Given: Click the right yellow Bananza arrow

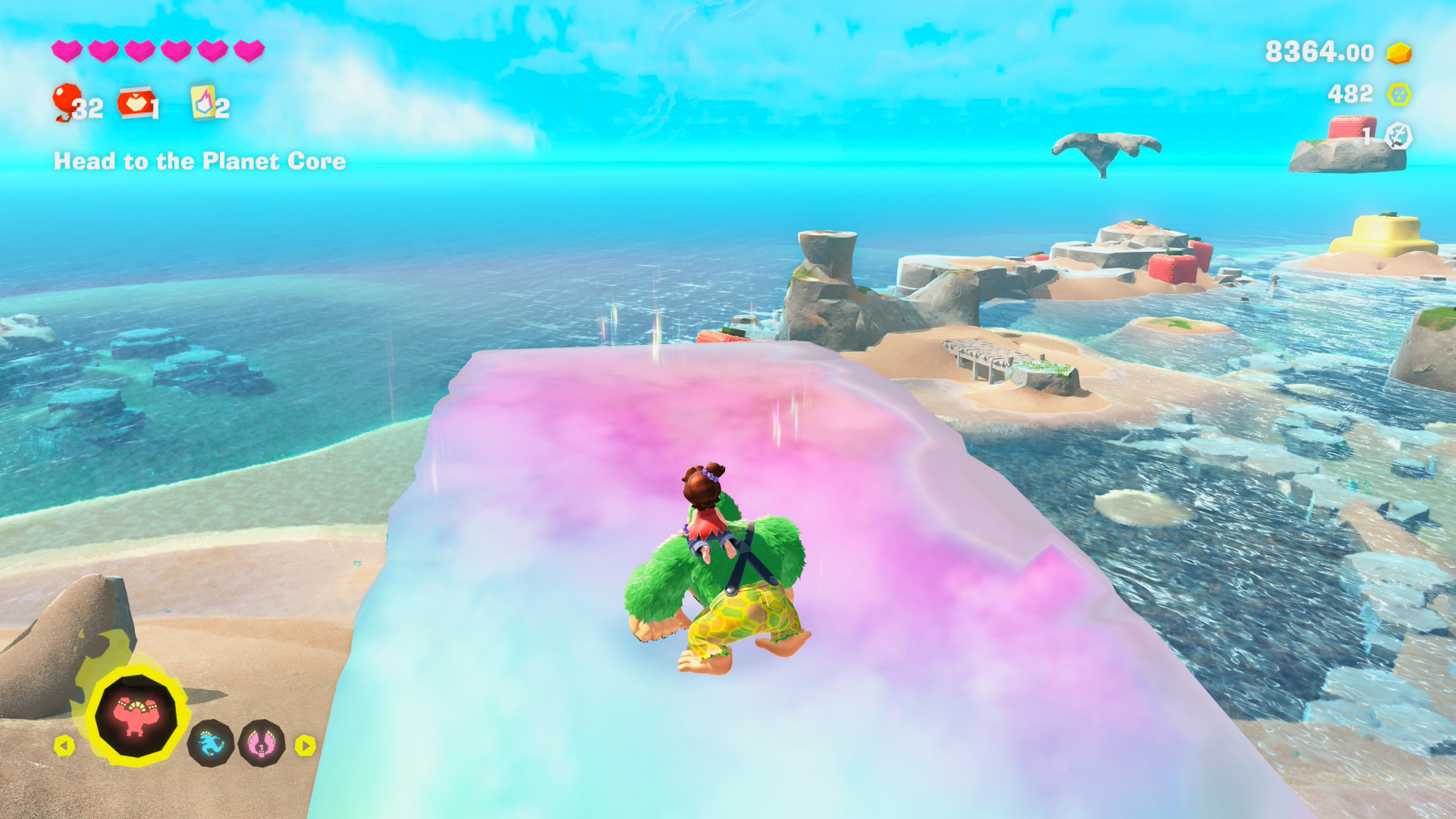Looking at the screenshot, I should pyautogui.click(x=305, y=745).
